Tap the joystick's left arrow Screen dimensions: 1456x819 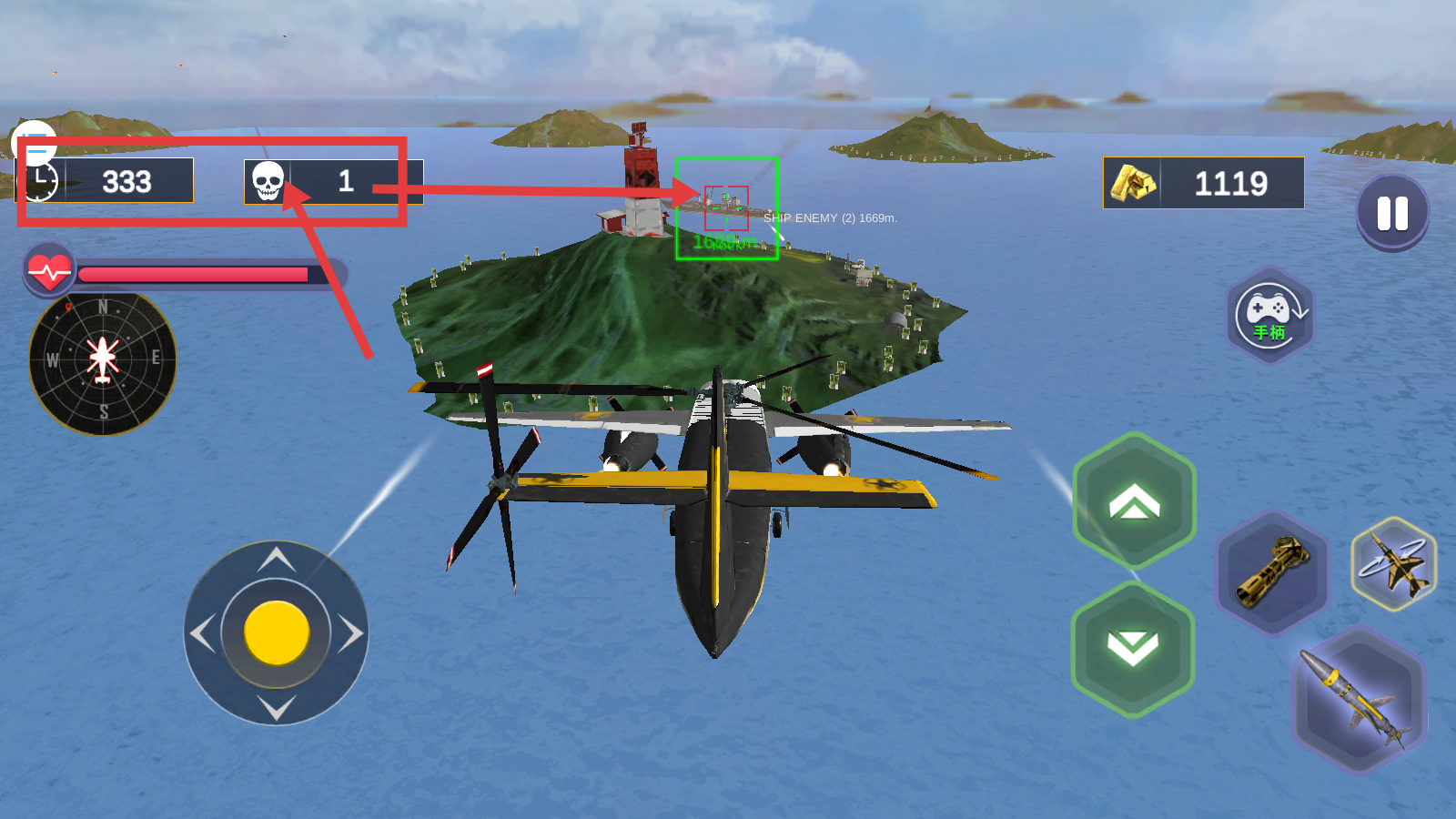[x=202, y=633]
